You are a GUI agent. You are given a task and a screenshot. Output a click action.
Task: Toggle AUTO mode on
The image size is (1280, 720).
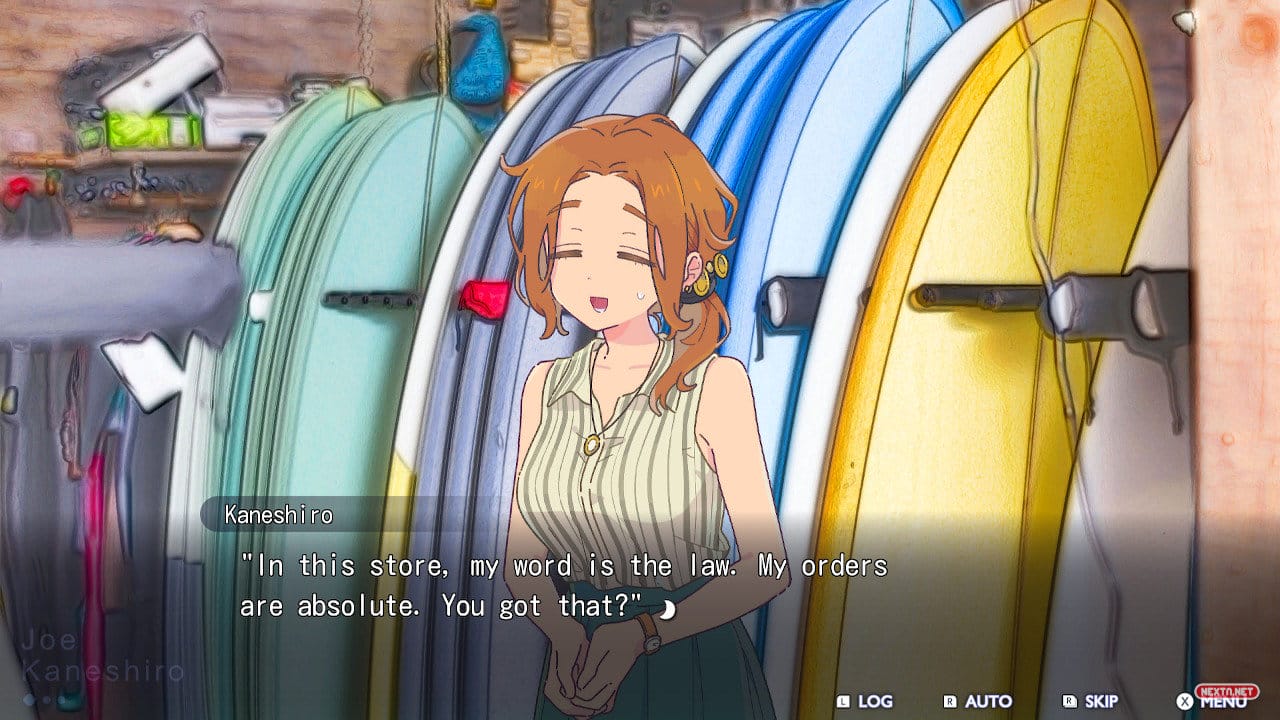[x=988, y=701]
